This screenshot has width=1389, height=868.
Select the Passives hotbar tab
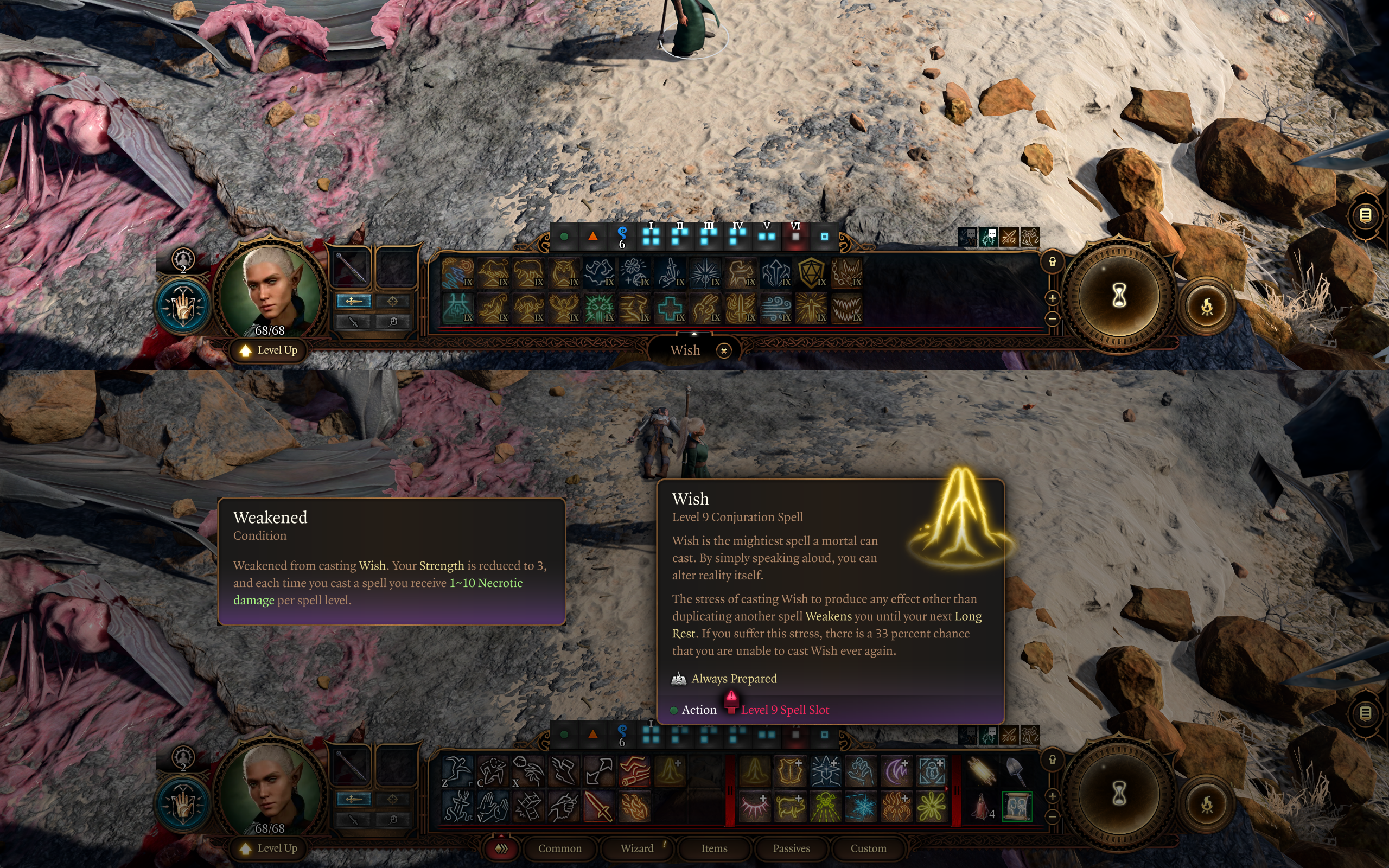(x=791, y=848)
